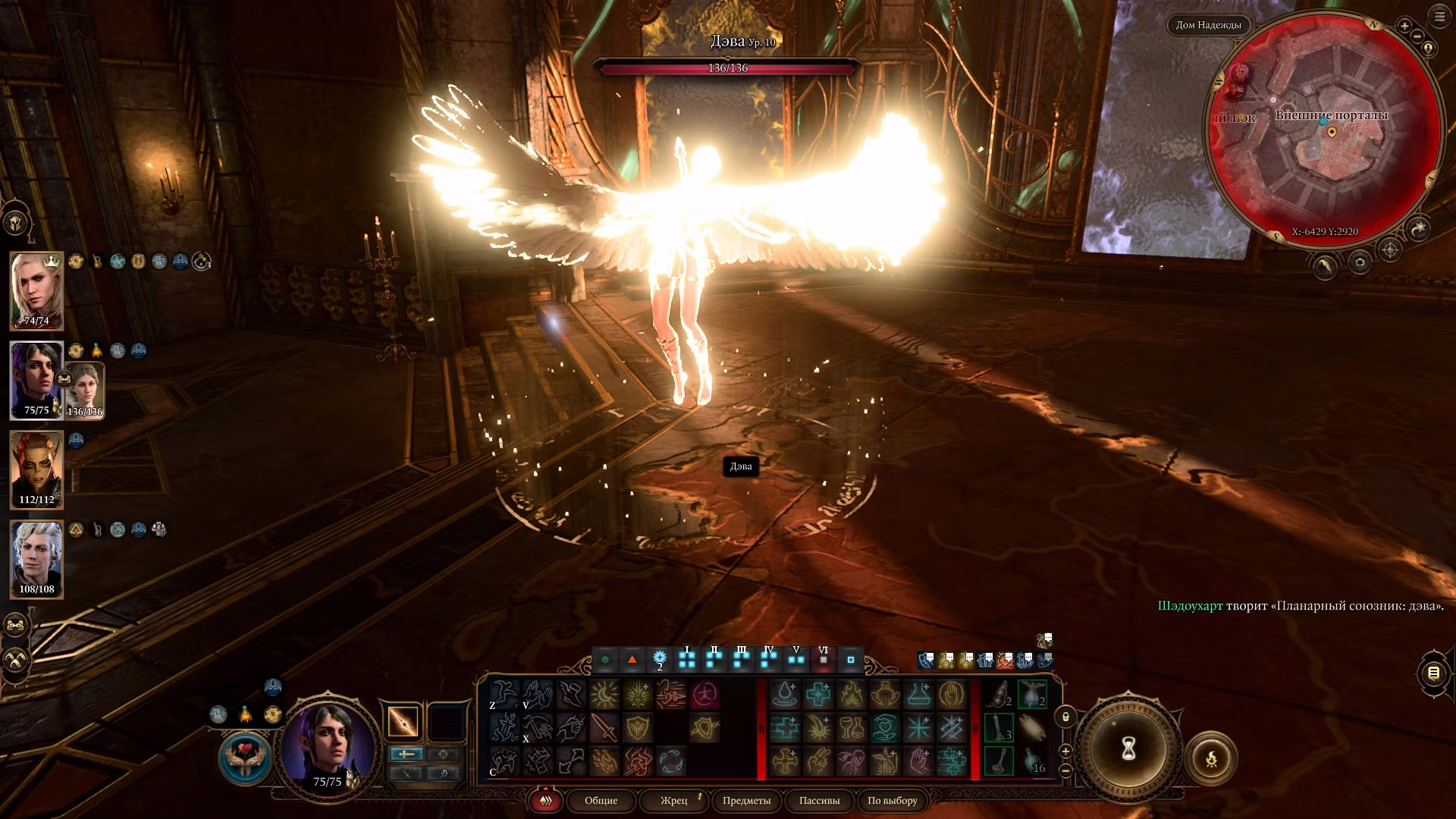1456x819 pixels.
Task: Choose Astarion's portrait with 108/108 HP
Action: click(x=36, y=559)
